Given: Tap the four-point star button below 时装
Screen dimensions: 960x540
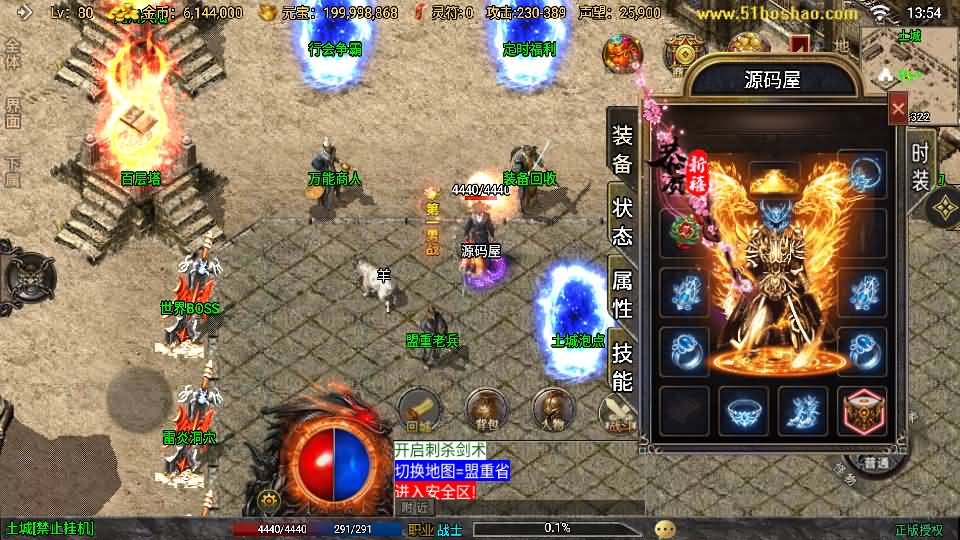Looking at the screenshot, I should tap(943, 208).
